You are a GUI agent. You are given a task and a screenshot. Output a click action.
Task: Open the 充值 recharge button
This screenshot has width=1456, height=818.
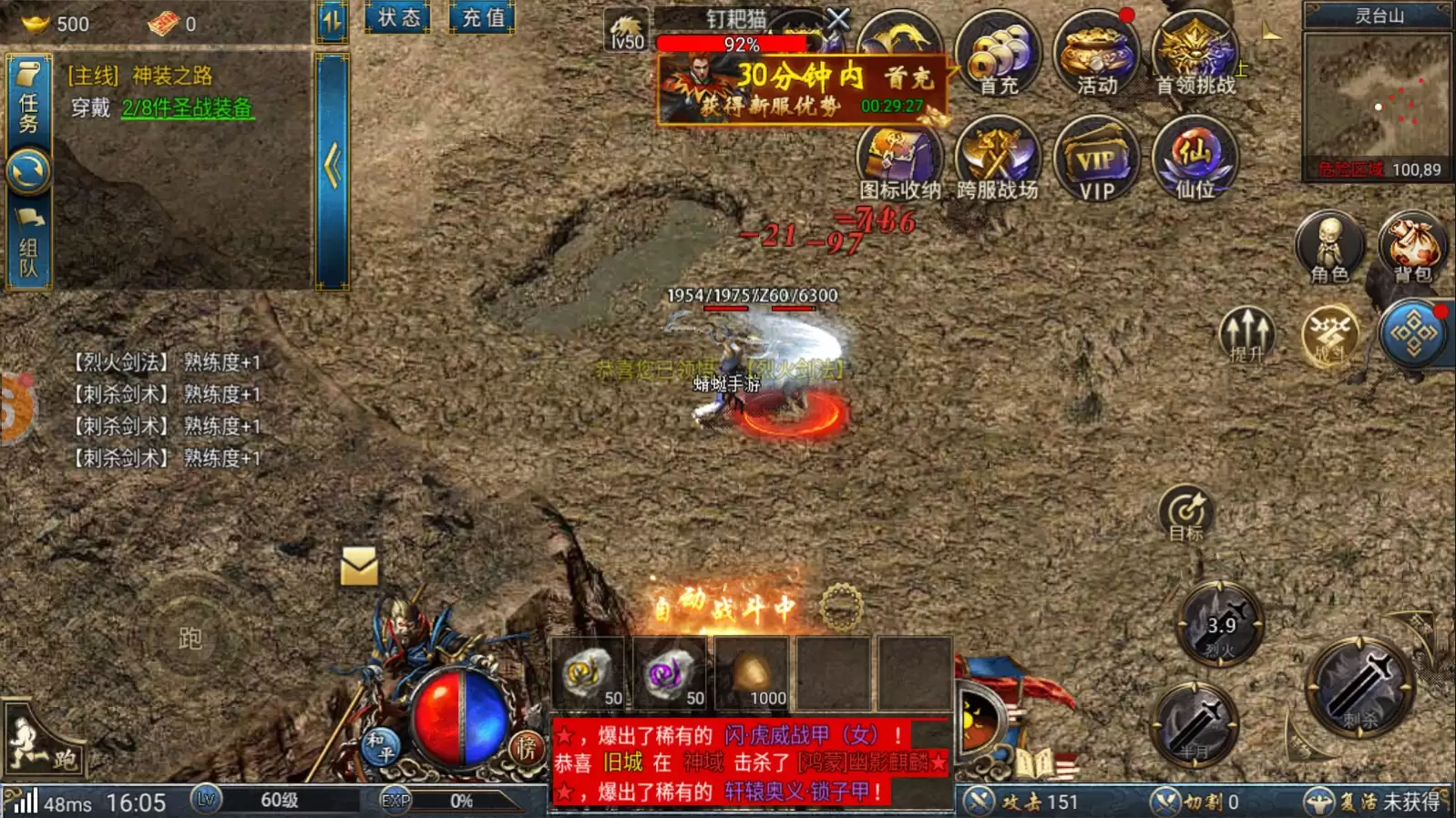pos(482,17)
